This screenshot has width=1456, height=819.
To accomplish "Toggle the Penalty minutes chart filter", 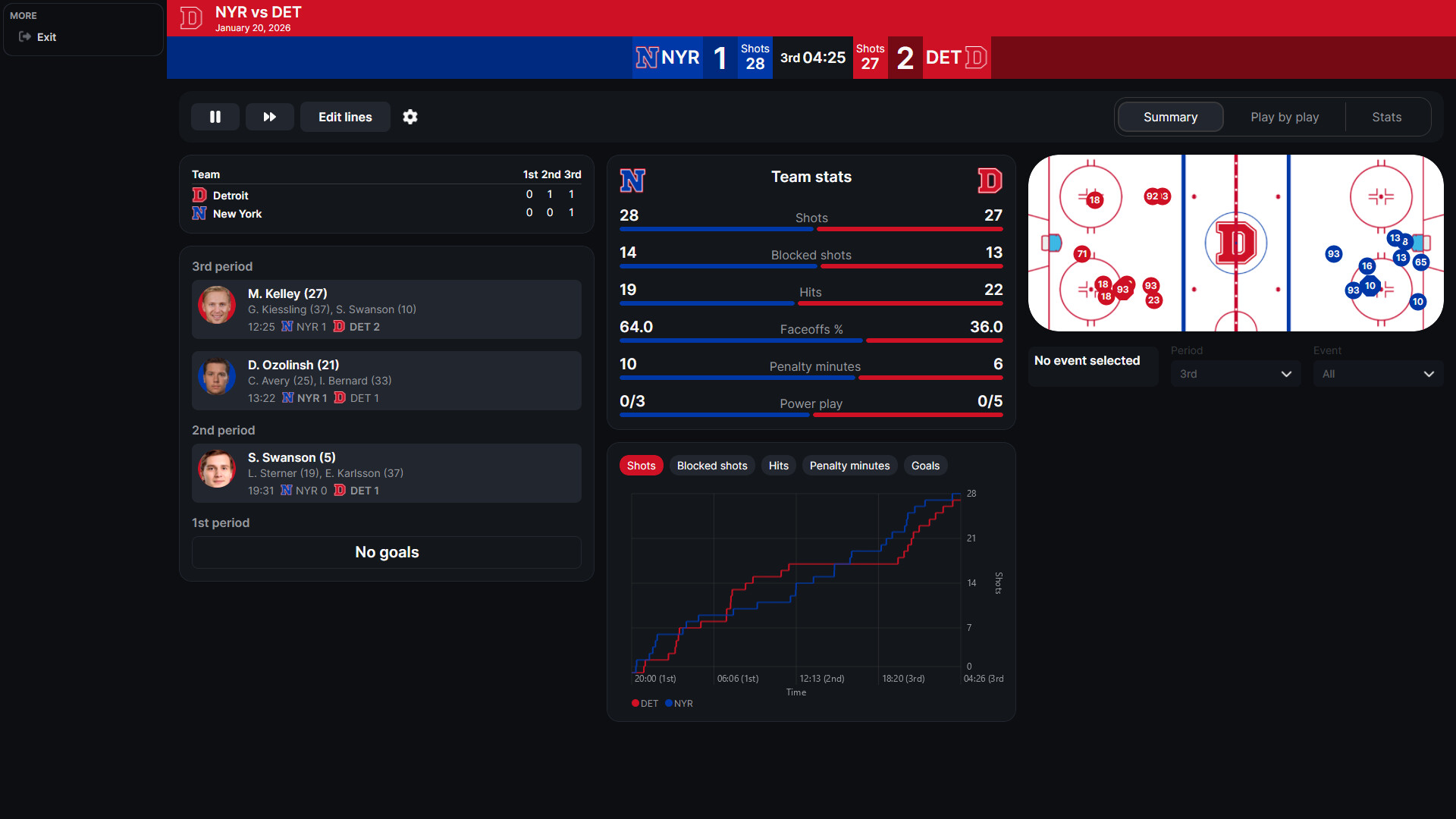I will (849, 465).
